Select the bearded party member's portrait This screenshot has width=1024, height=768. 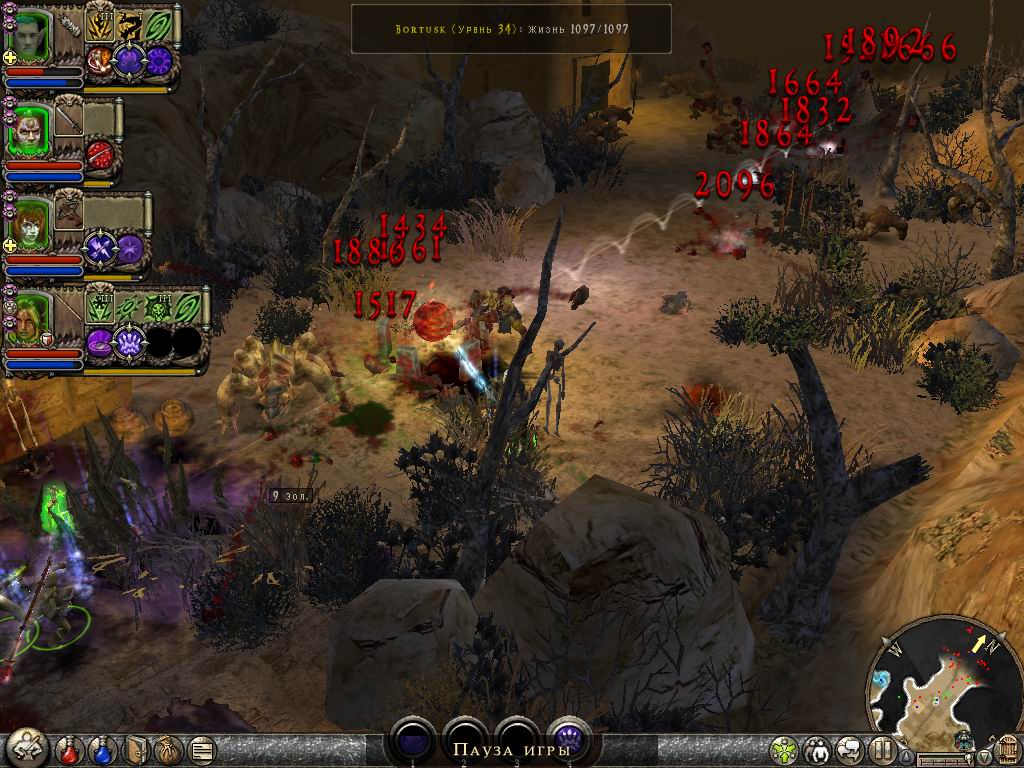click(32, 127)
